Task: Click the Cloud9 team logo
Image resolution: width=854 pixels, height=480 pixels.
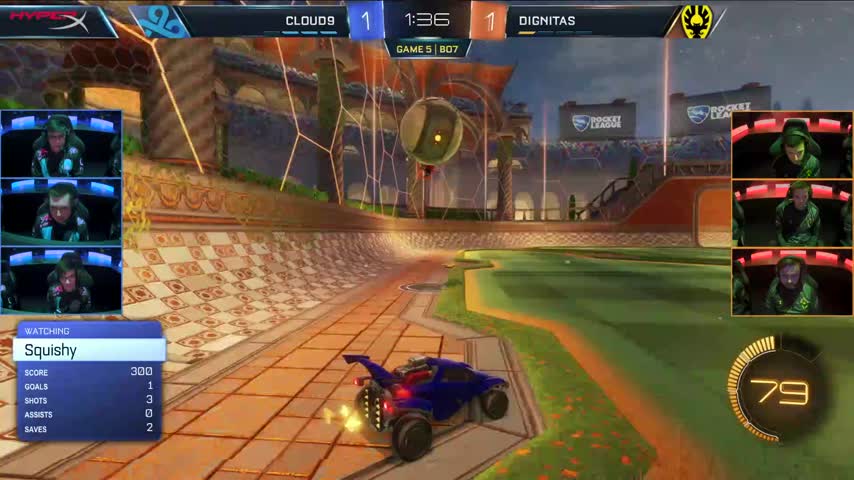Action: pos(161,20)
